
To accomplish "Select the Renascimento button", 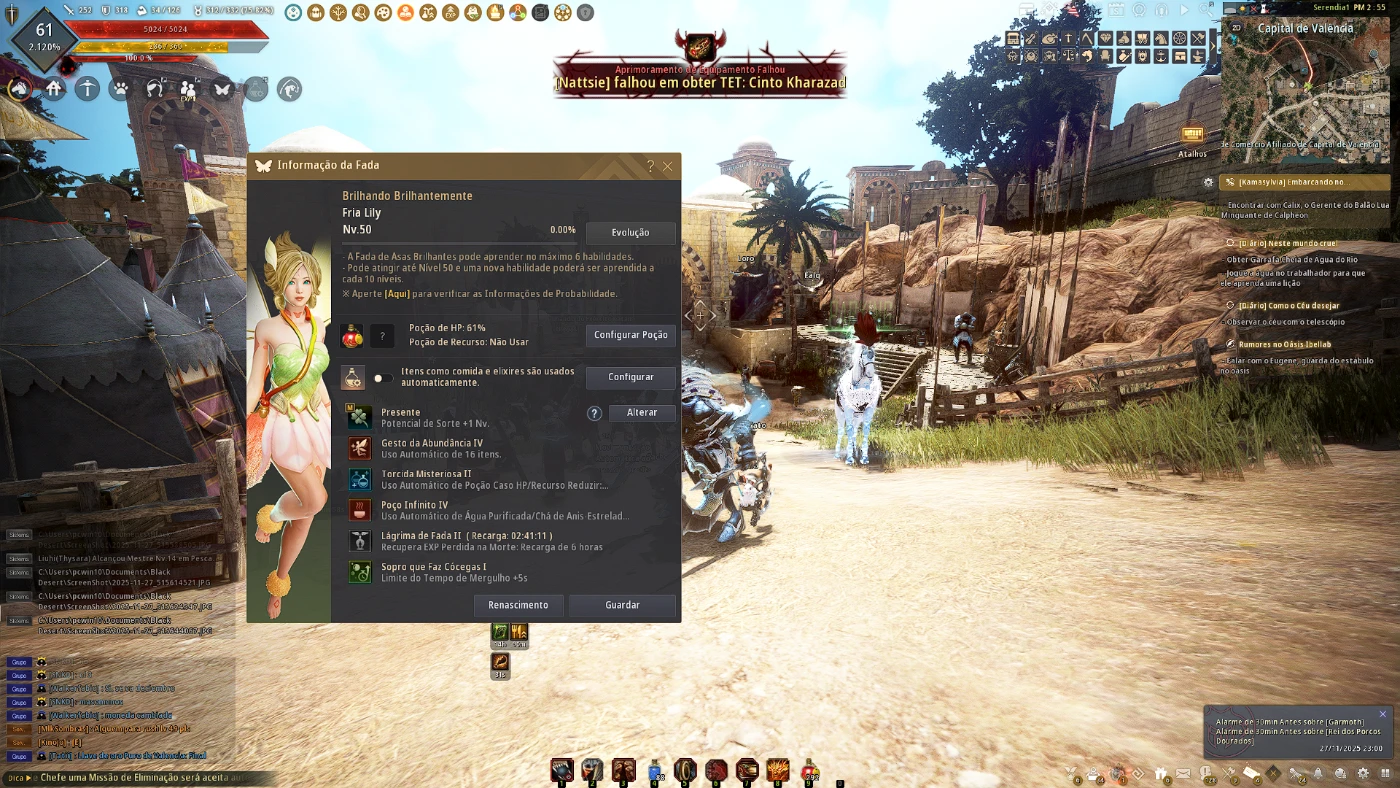I will [x=518, y=605].
